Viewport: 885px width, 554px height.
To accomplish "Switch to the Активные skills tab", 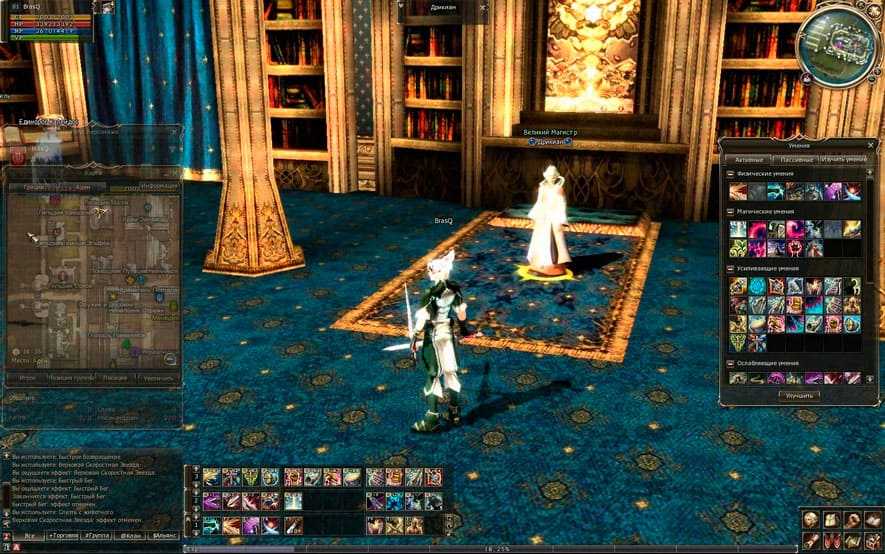I will pos(750,160).
